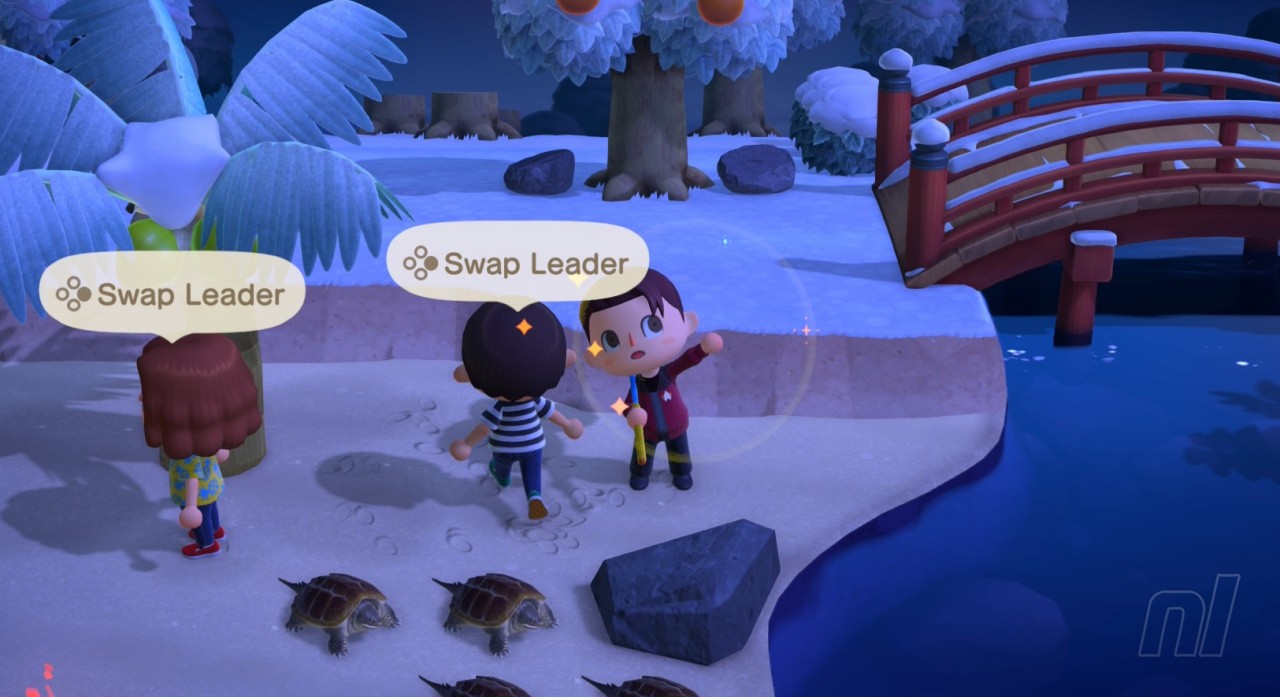Viewport: 1280px width, 697px height.
Task: Select Swap Leader bubble above the red-haired villager
Action: pyautogui.click(x=171, y=294)
